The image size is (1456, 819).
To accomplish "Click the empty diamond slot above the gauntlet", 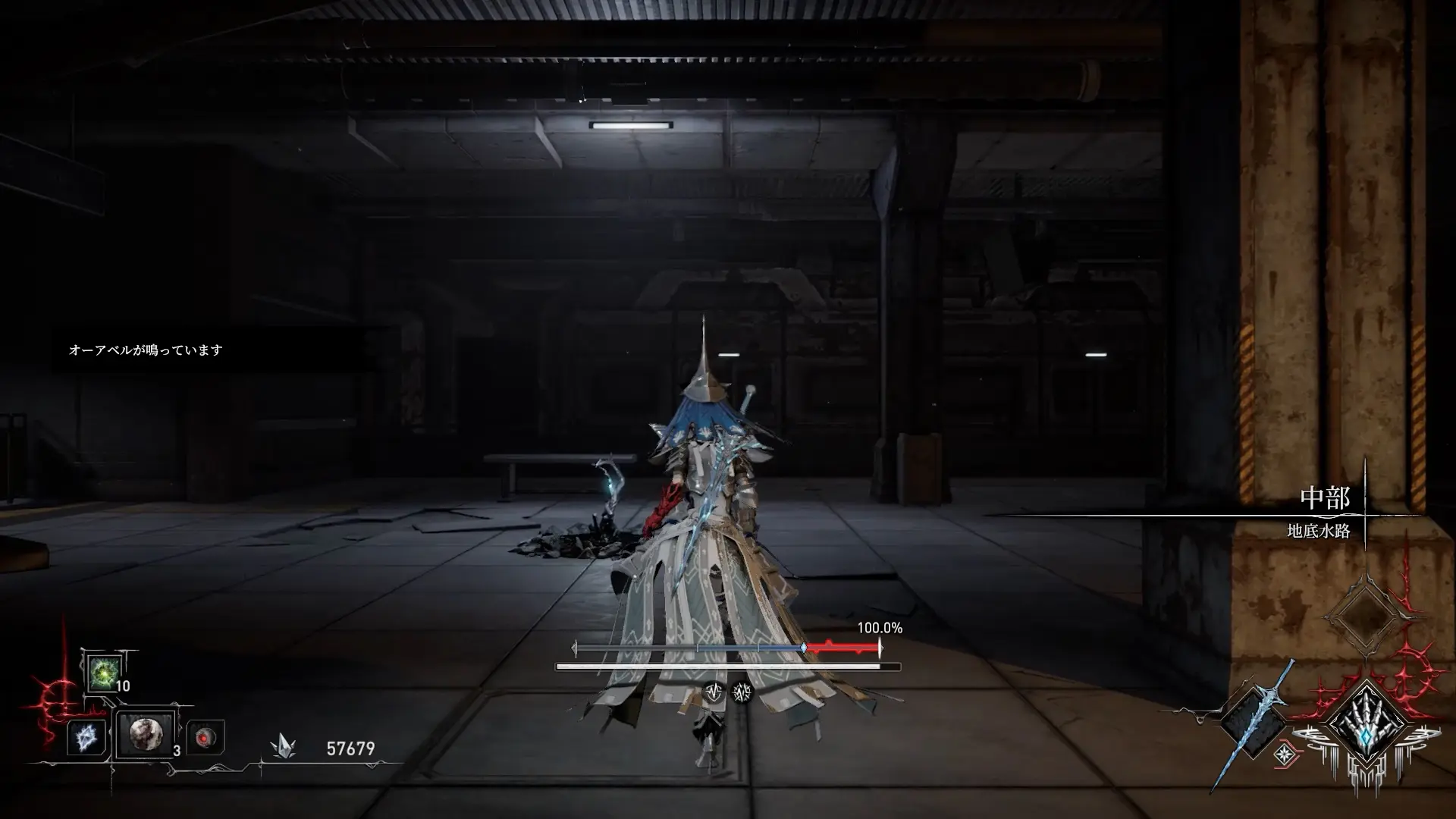I will click(1365, 615).
